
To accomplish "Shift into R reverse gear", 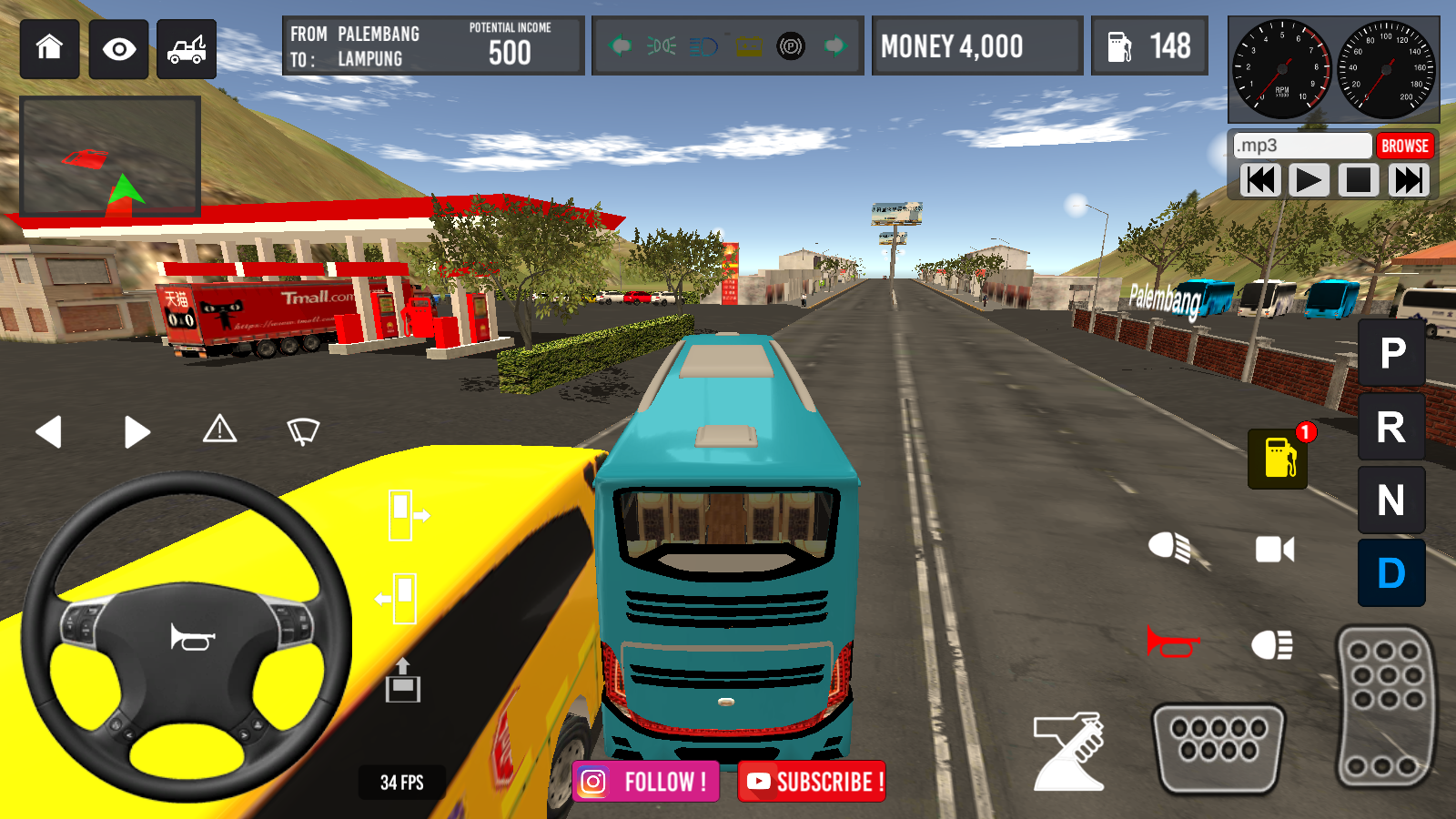I will coord(1391,427).
